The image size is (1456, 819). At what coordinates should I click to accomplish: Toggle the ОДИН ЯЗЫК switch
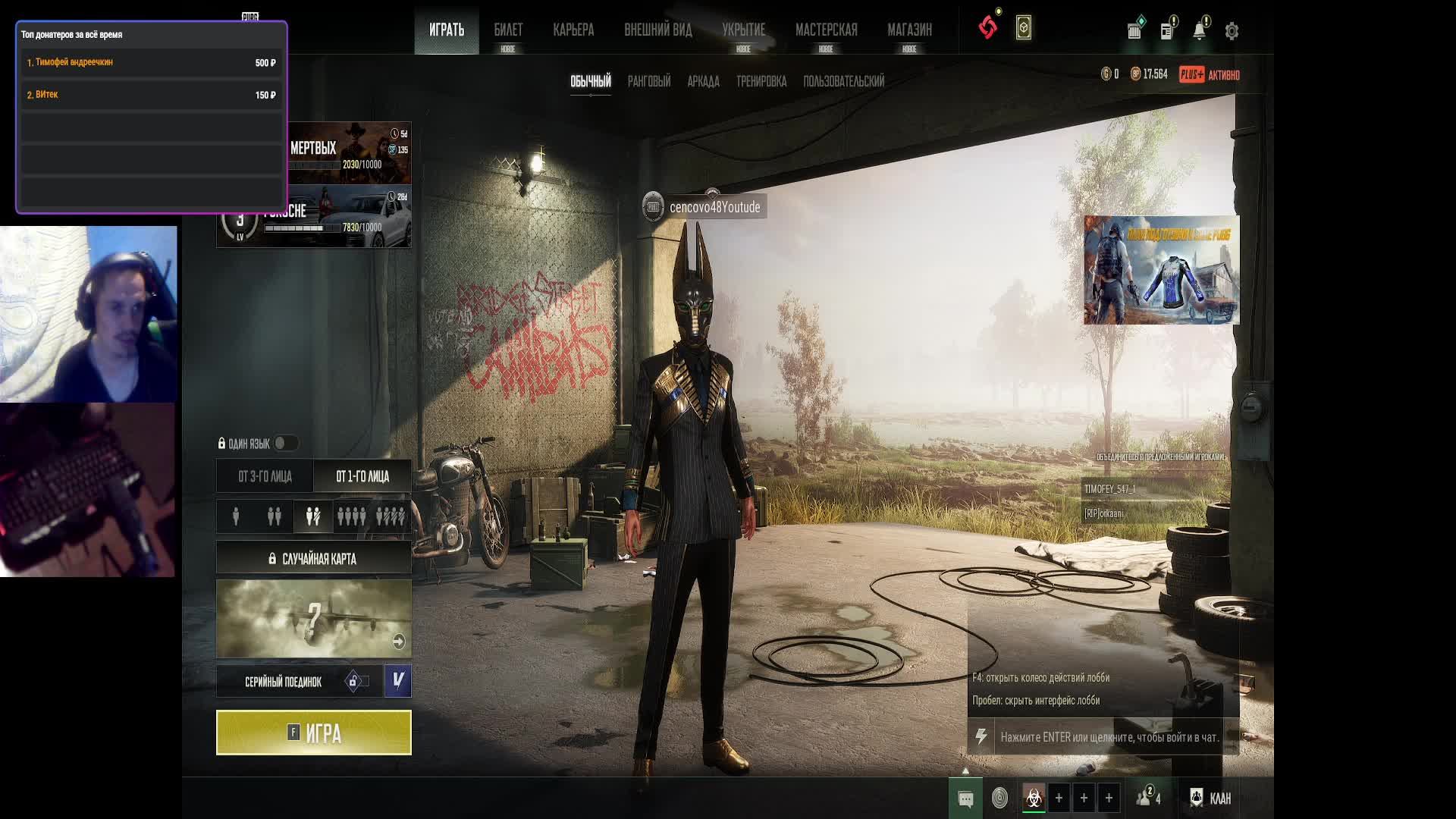tap(285, 443)
